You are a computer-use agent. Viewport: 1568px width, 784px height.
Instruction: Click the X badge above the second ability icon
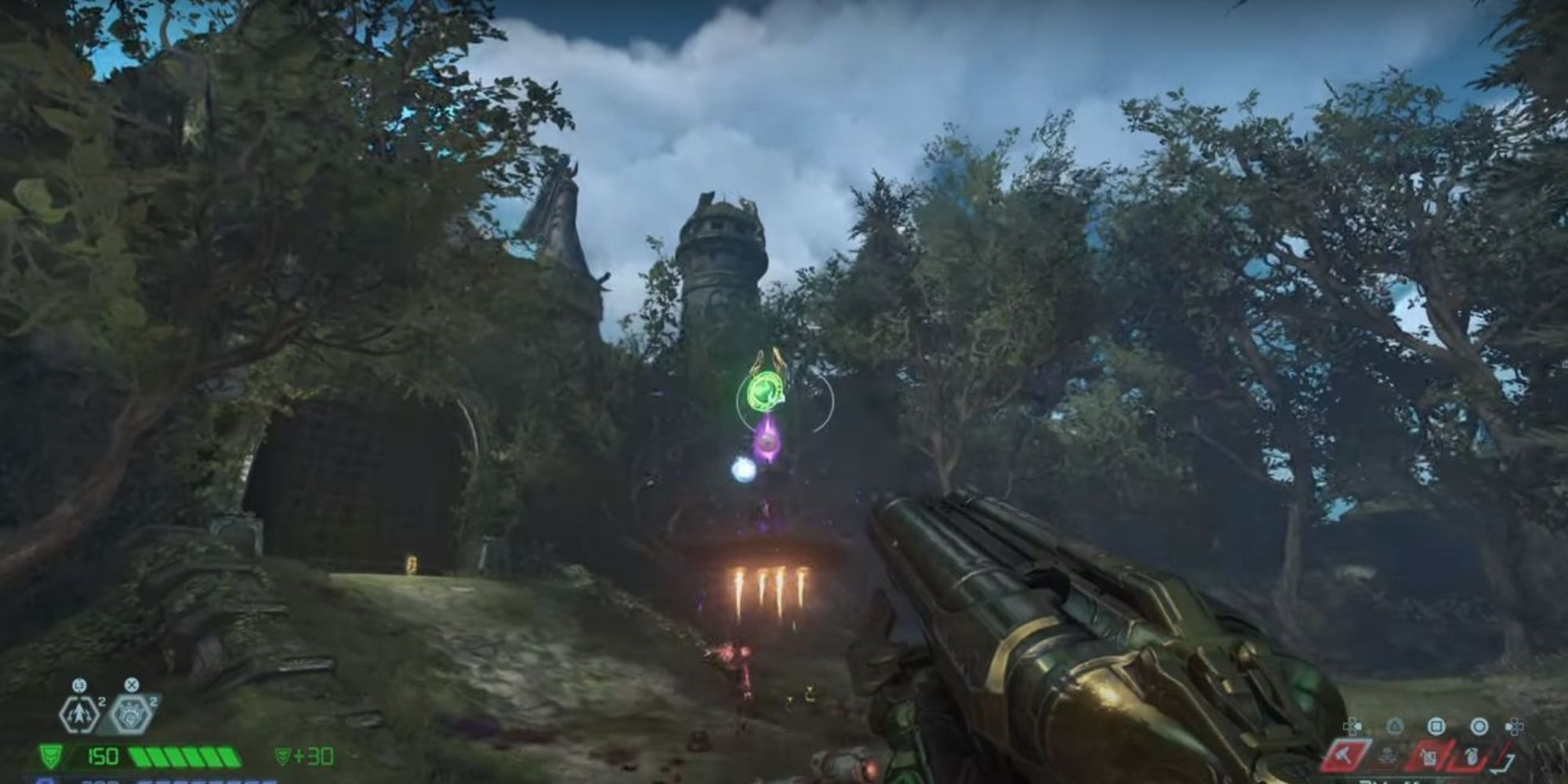132,685
